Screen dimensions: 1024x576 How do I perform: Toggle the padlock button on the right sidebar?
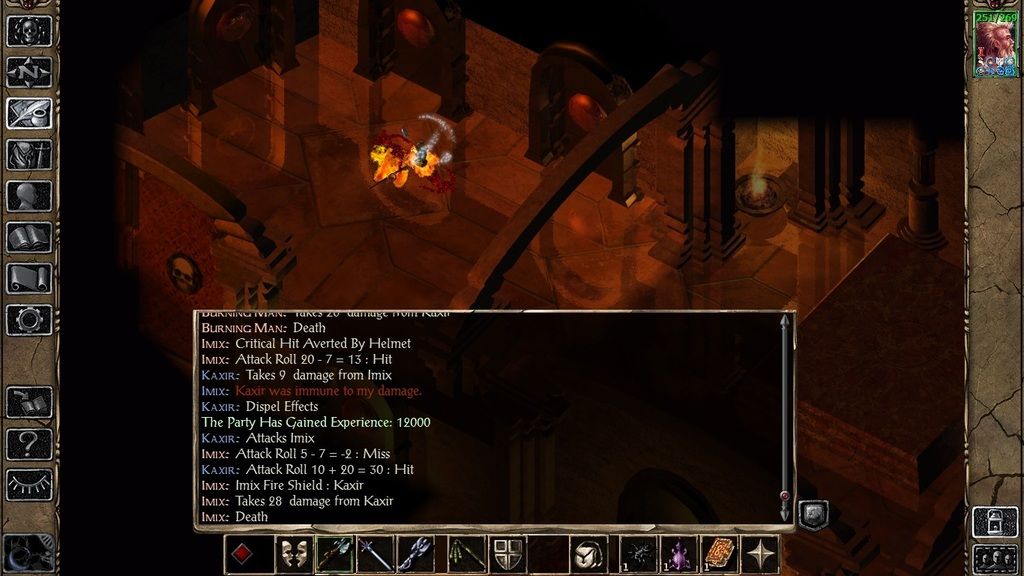click(x=995, y=521)
